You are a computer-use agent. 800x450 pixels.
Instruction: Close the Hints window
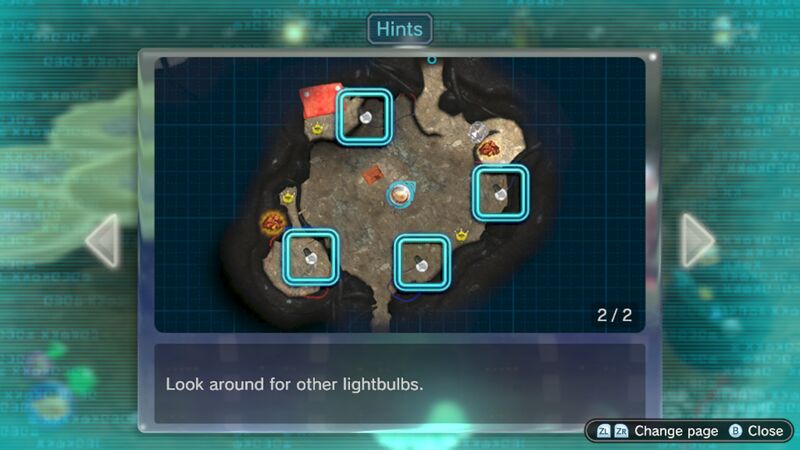756,431
